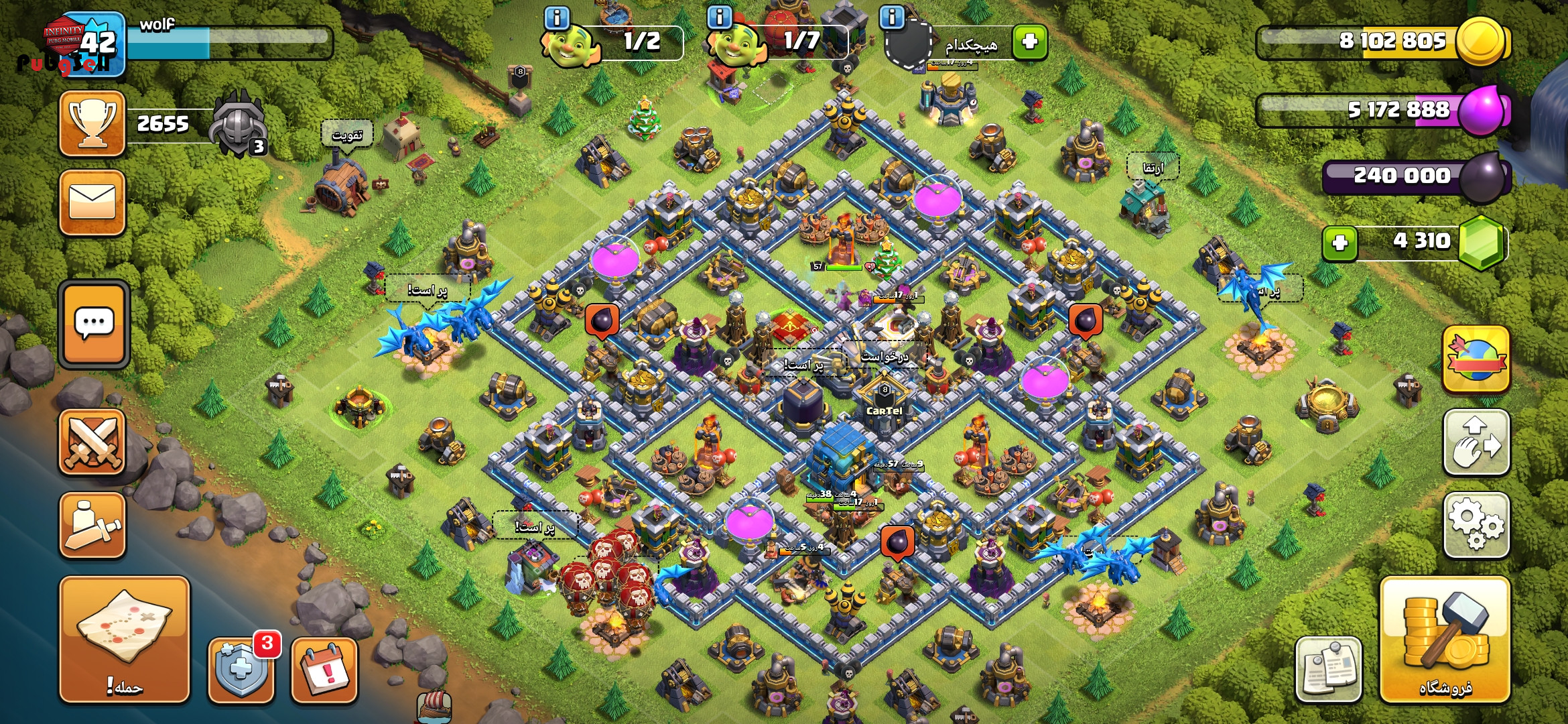
Task: Open the Shop with hammer and coins
Action: [x=1445, y=640]
